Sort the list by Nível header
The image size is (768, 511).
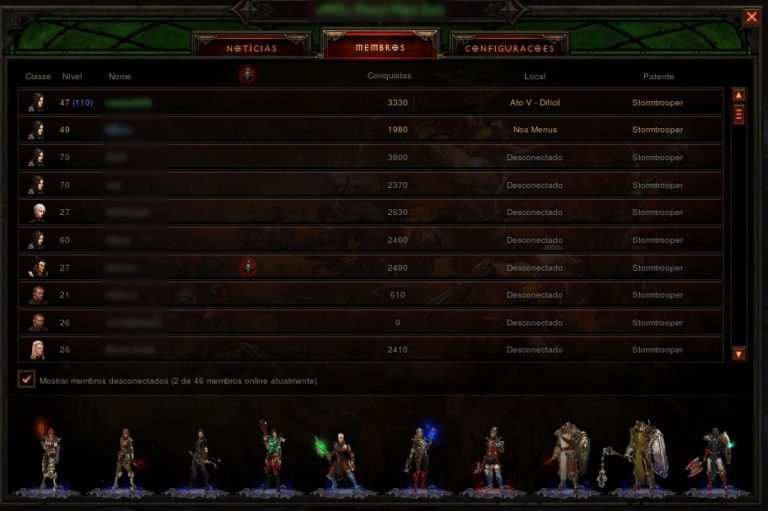coord(72,76)
